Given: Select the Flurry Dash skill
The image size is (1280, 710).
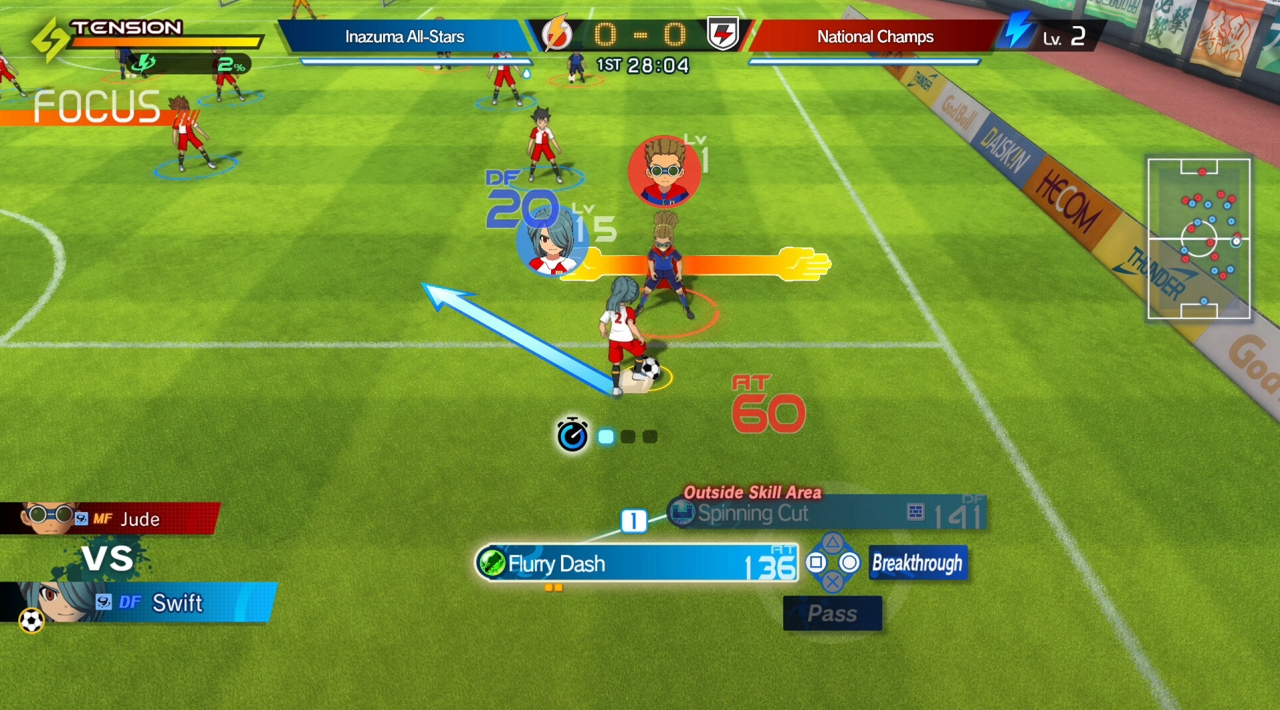Looking at the screenshot, I should click(x=636, y=564).
